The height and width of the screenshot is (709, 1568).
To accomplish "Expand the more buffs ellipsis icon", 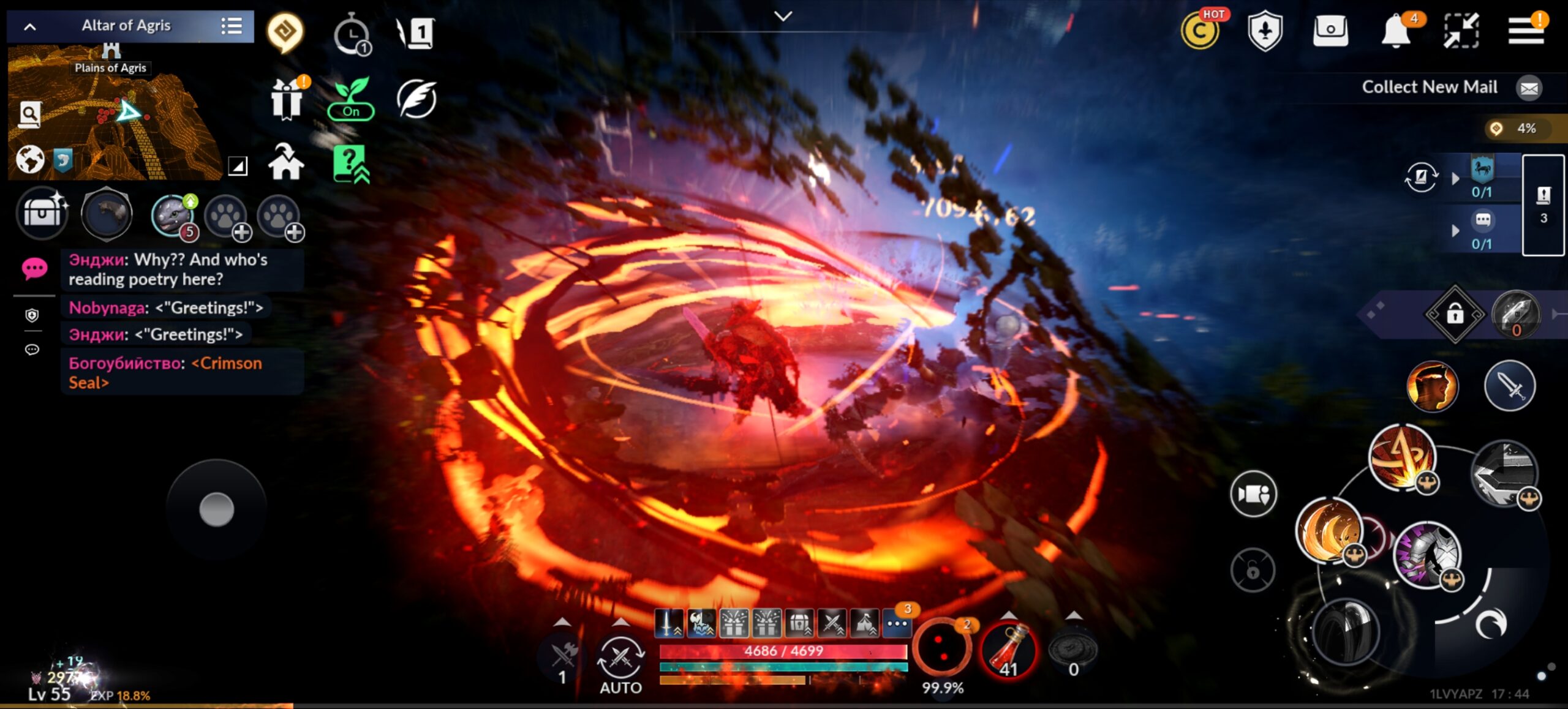I will point(897,624).
